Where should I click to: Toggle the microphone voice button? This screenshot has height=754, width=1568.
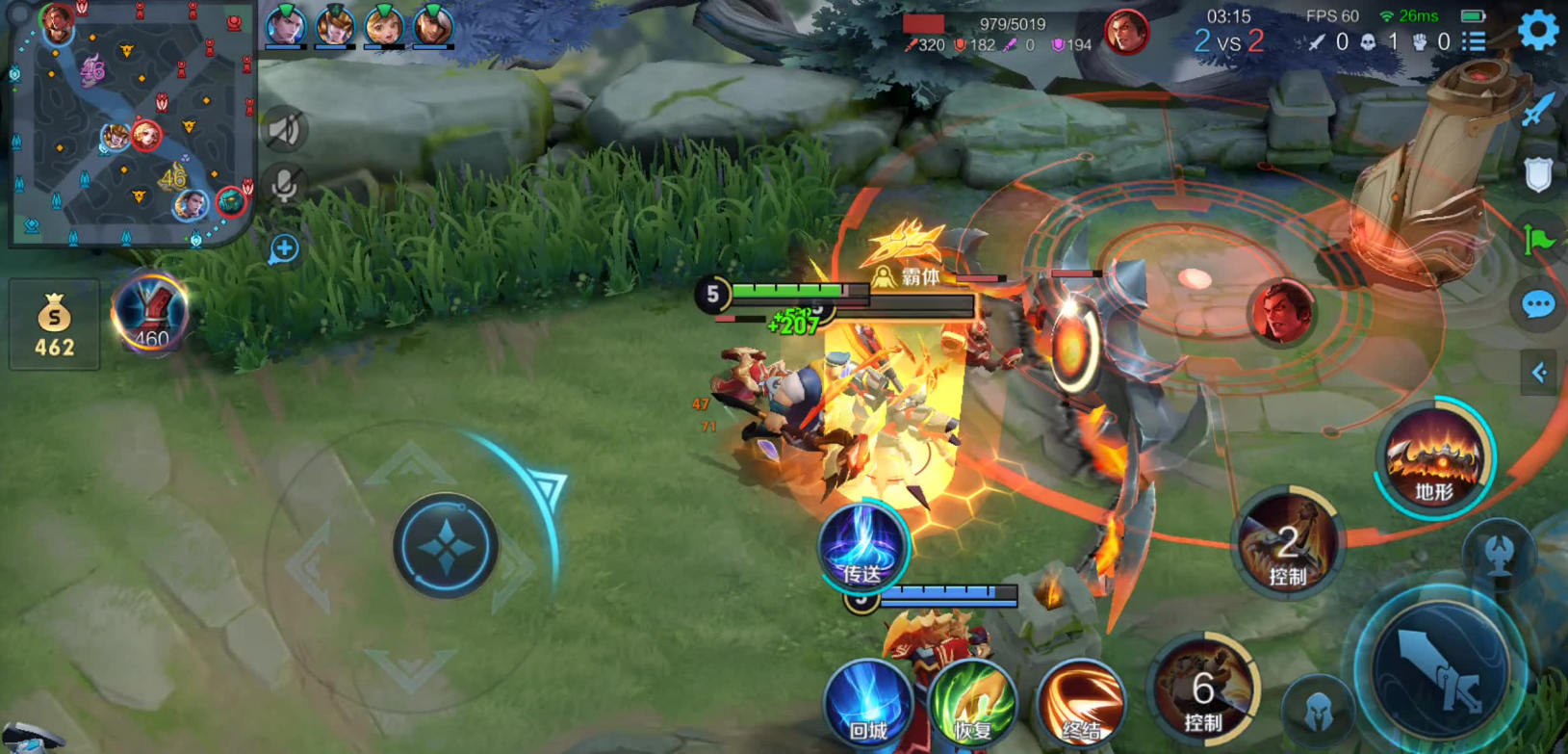284,185
